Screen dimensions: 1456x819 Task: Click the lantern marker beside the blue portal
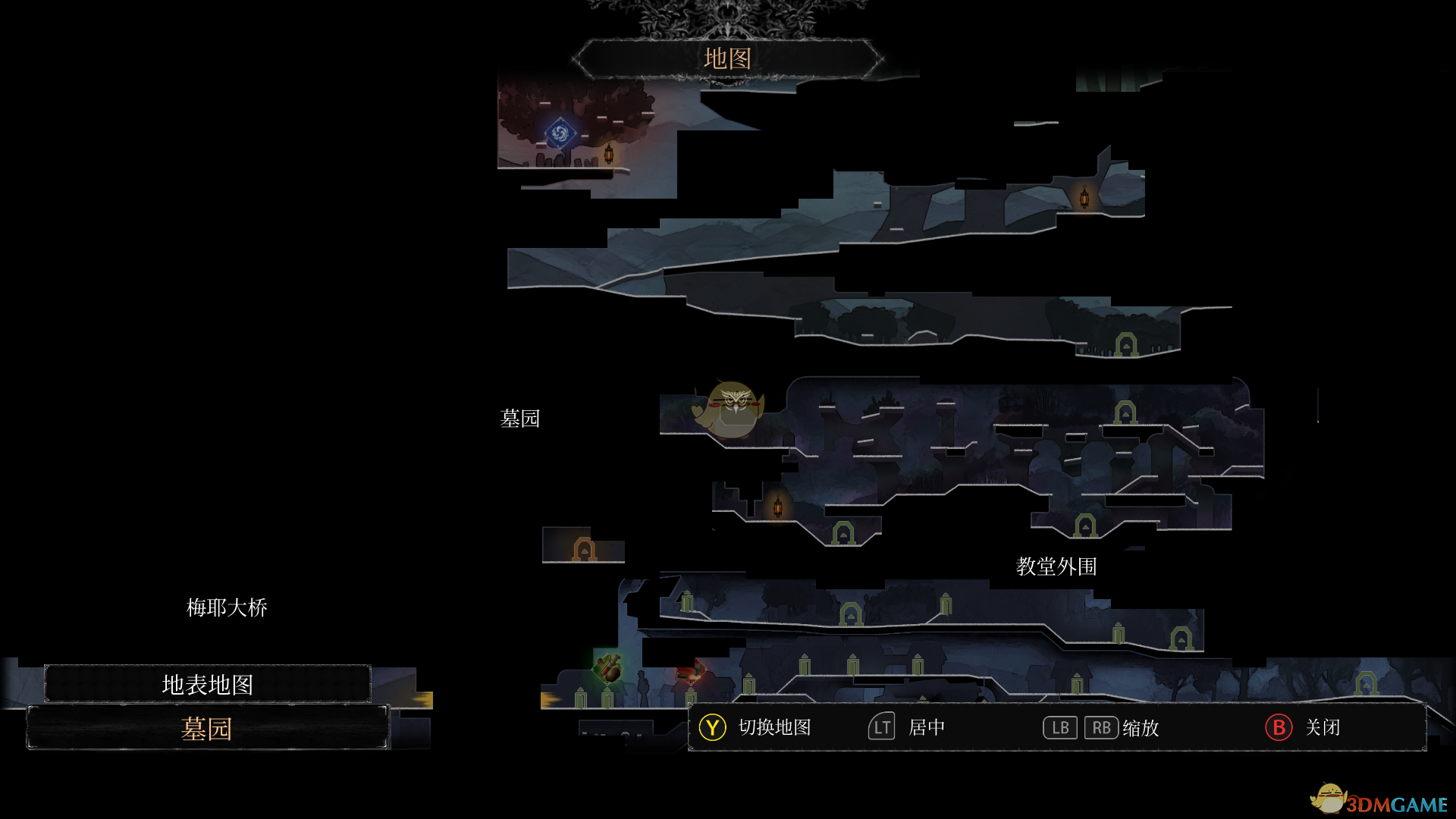click(608, 154)
